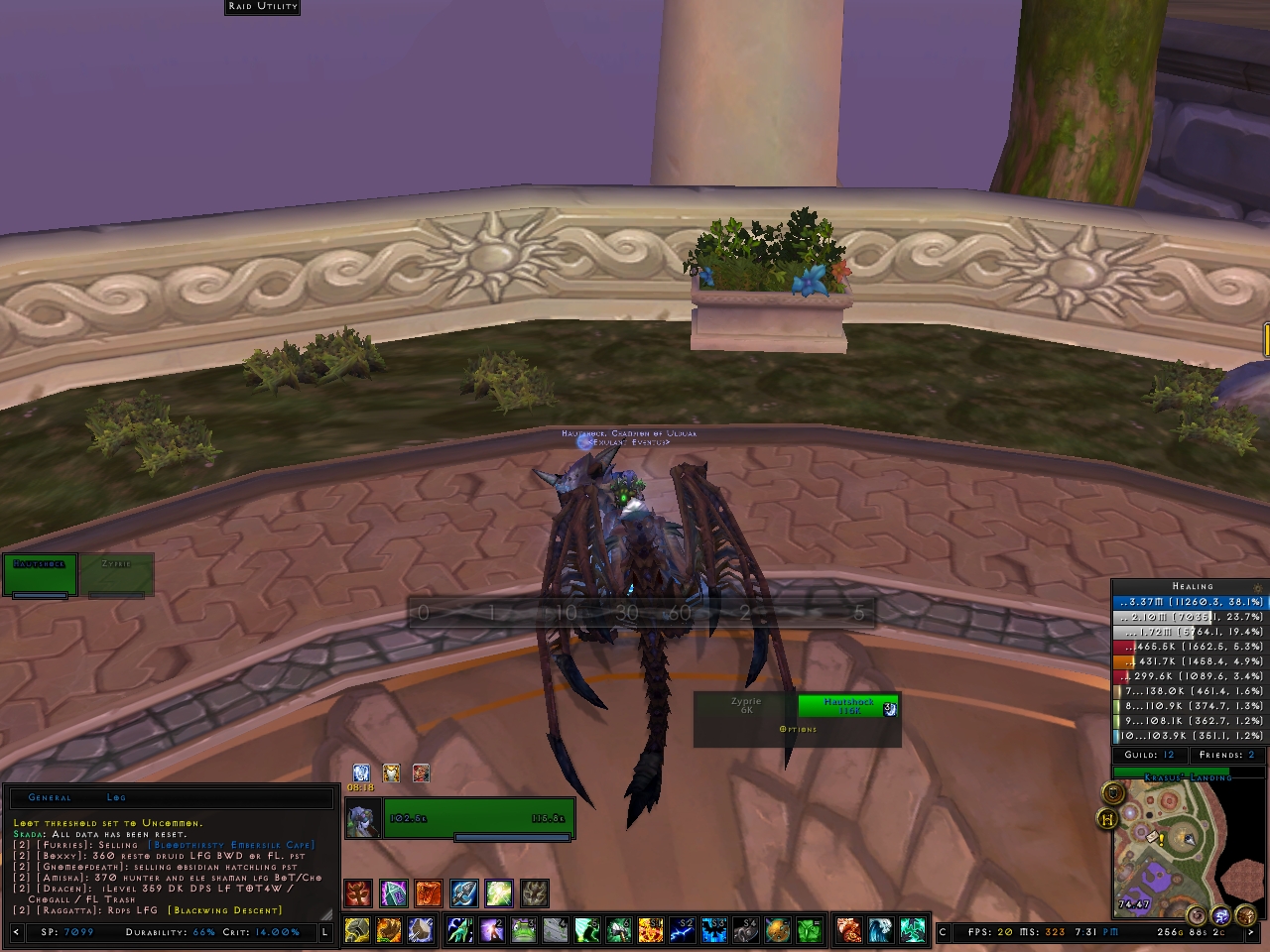Screen dimensions: 1270x952
Task: Click the player portrait on the unit frame
Action: (x=362, y=818)
